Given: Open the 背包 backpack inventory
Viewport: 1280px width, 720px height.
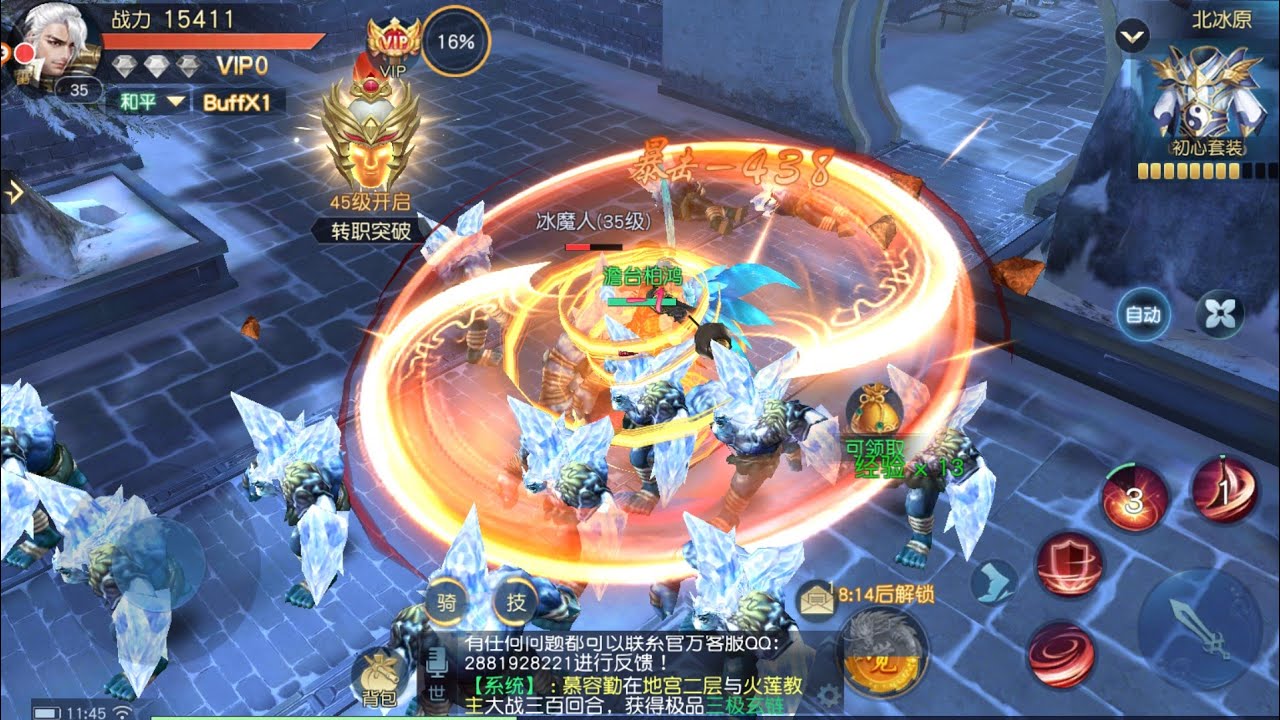Looking at the screenshot, I should pos(380,678).
